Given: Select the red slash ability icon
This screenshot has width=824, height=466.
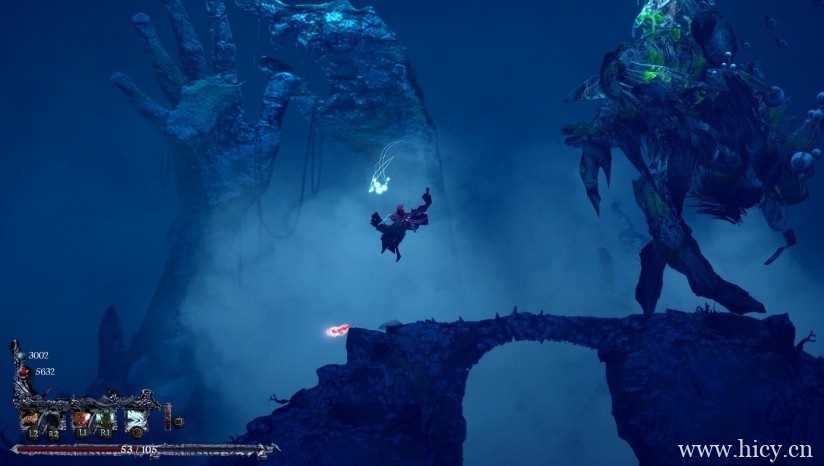Looking at the screenshot, I should coord(82,420).
